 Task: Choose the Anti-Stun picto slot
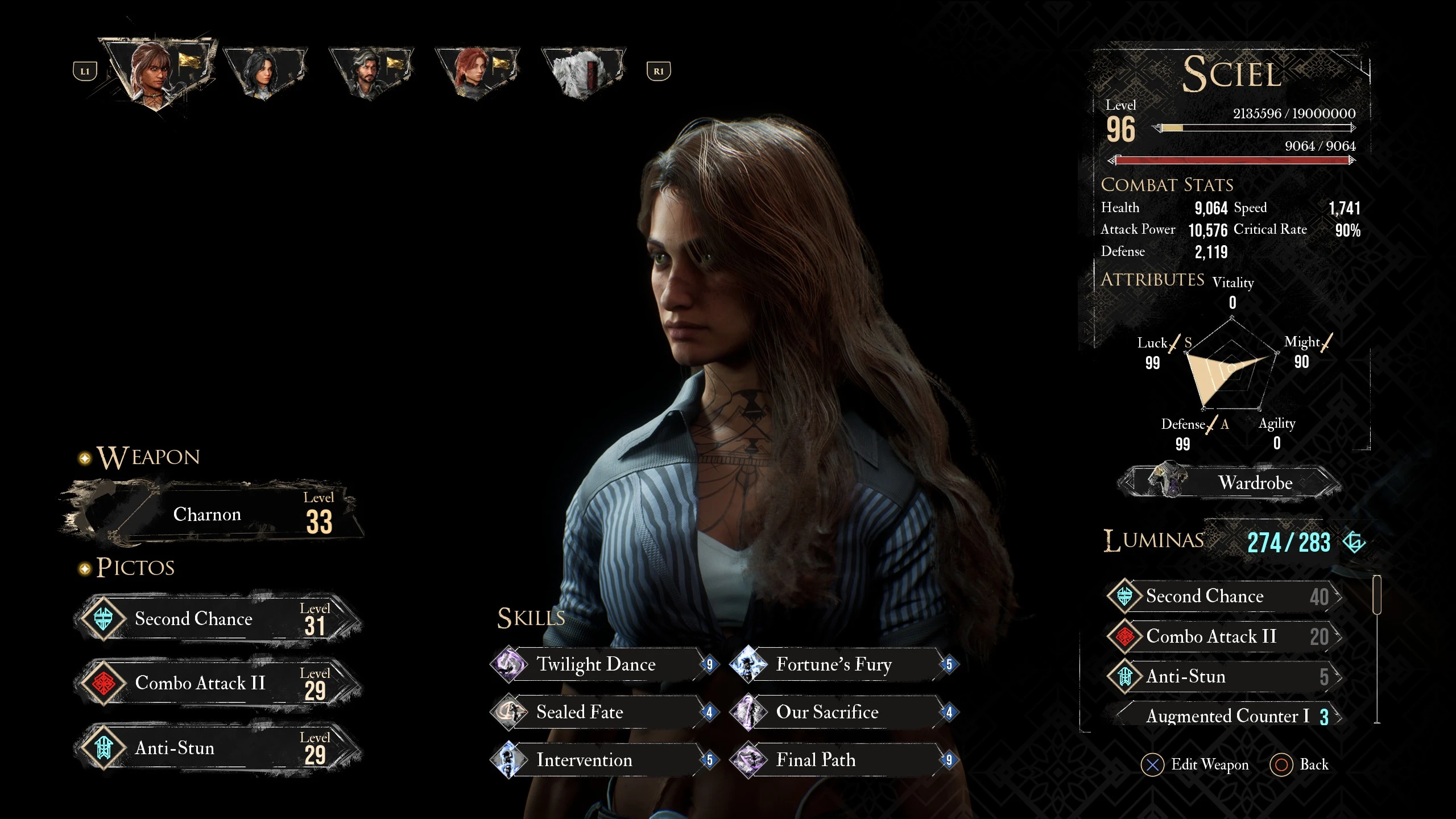click(x=217, y=748)
